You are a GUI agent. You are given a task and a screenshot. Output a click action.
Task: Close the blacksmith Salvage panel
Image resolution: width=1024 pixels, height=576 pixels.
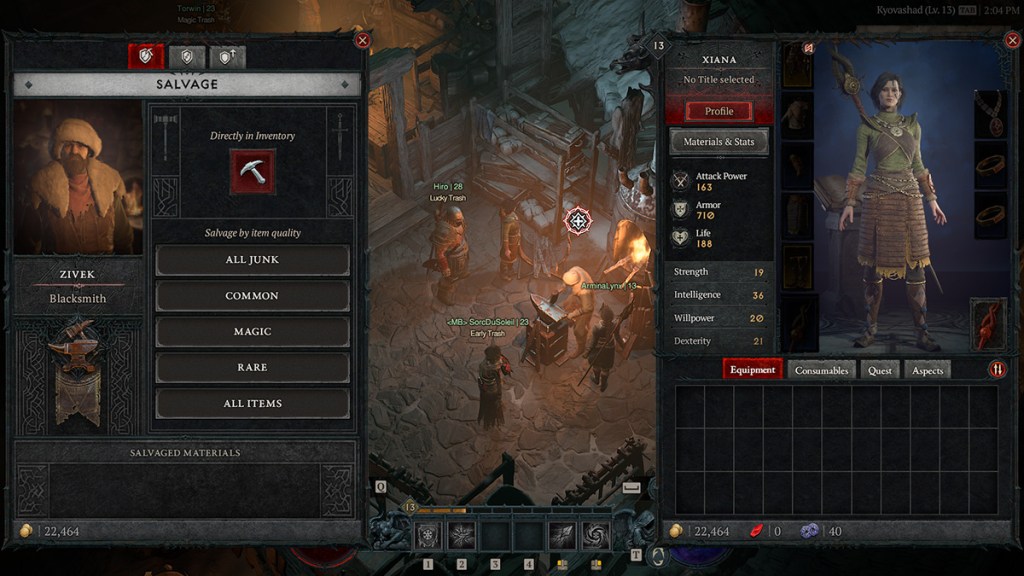(x=362, y=40)
